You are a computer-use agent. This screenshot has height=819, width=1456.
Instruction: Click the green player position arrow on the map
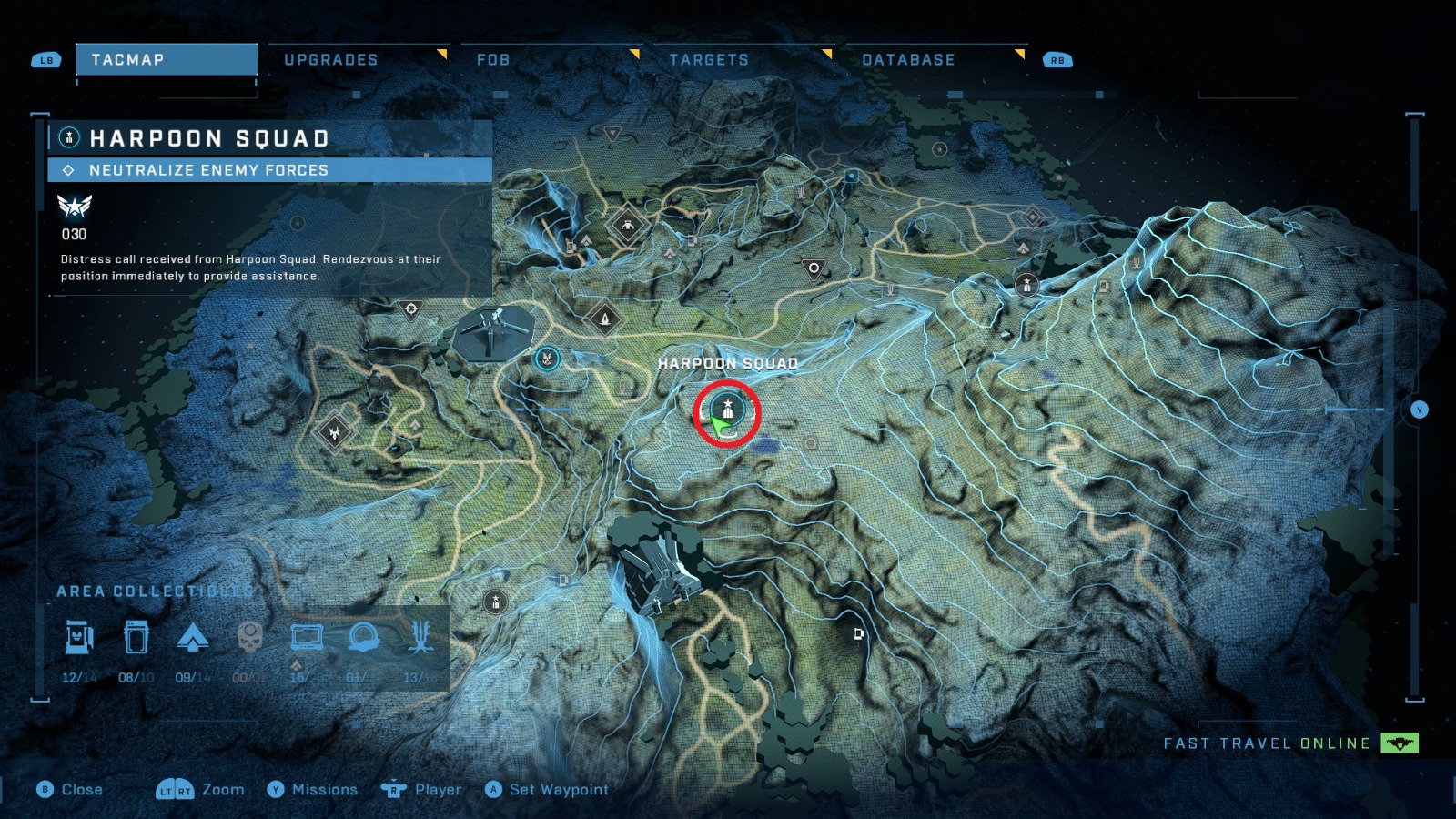(x=719, y=428)
